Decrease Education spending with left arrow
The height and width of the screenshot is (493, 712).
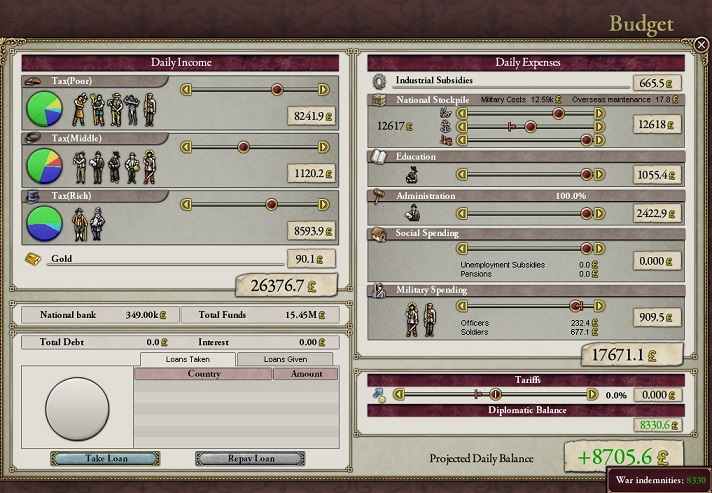point(463,174)
